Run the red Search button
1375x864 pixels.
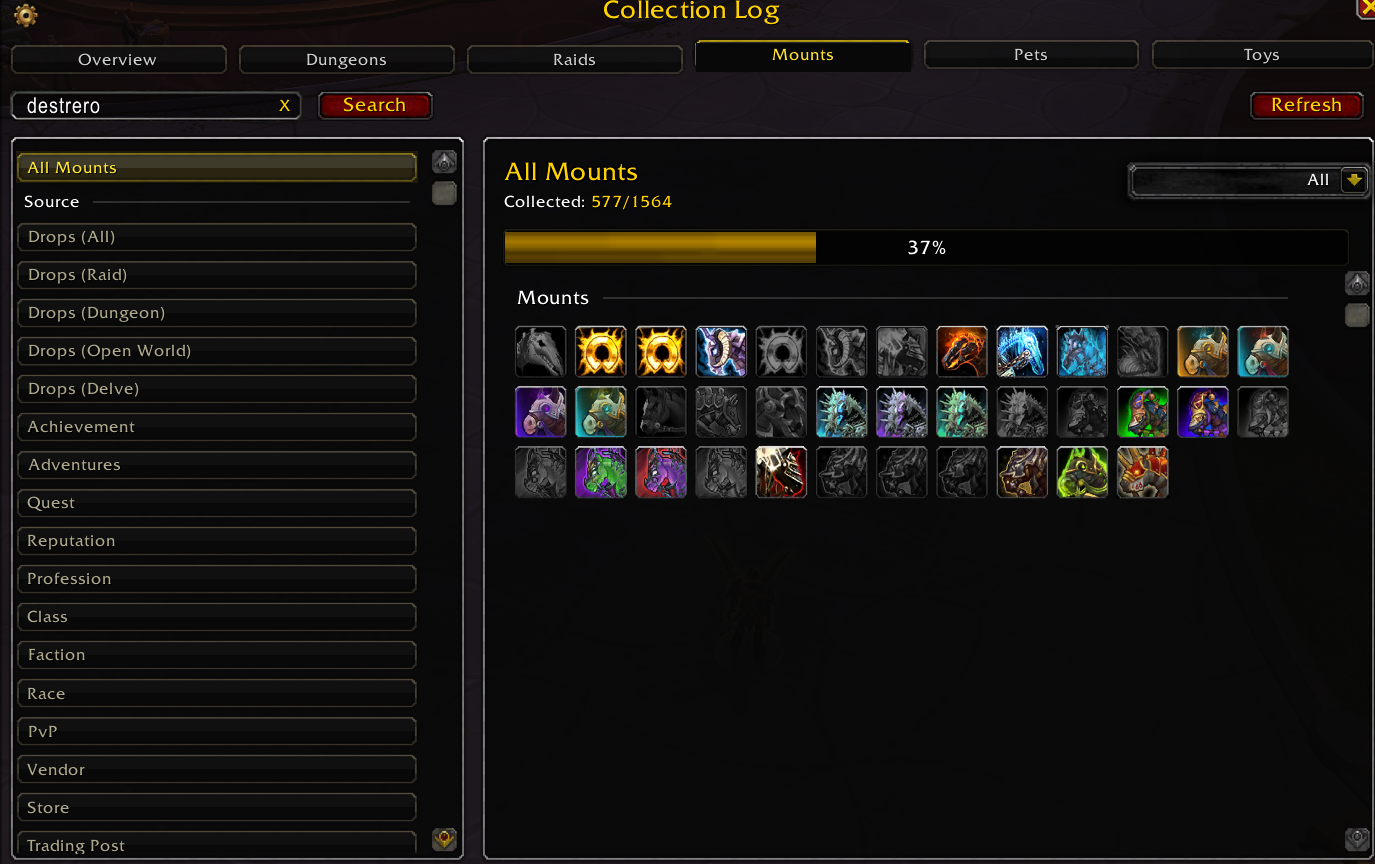(x=374, y=105)
